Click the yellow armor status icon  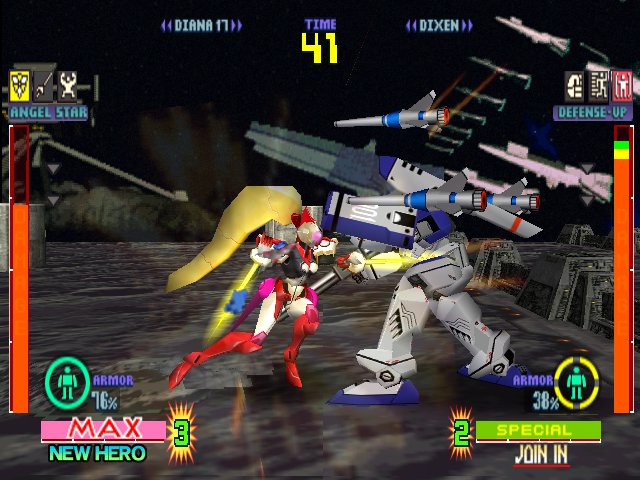pos(577,383)
